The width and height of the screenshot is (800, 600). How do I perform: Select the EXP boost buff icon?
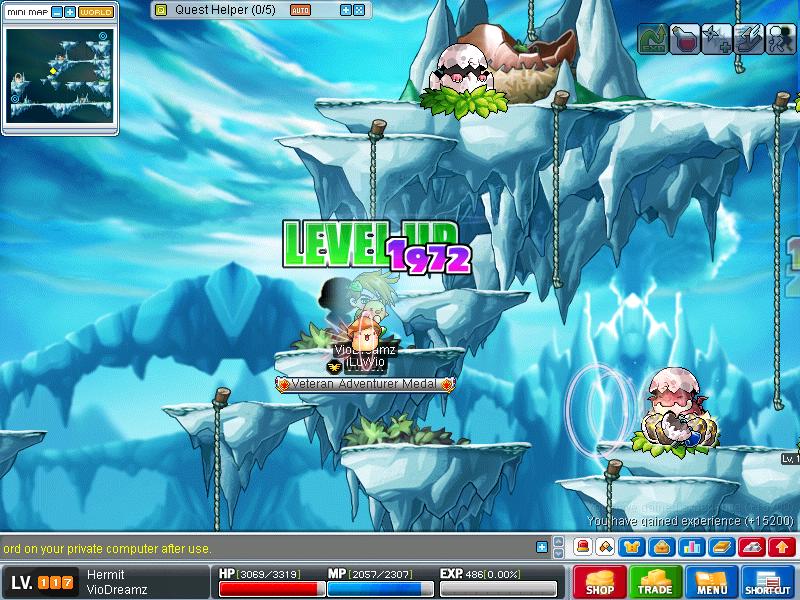(653, 38)
